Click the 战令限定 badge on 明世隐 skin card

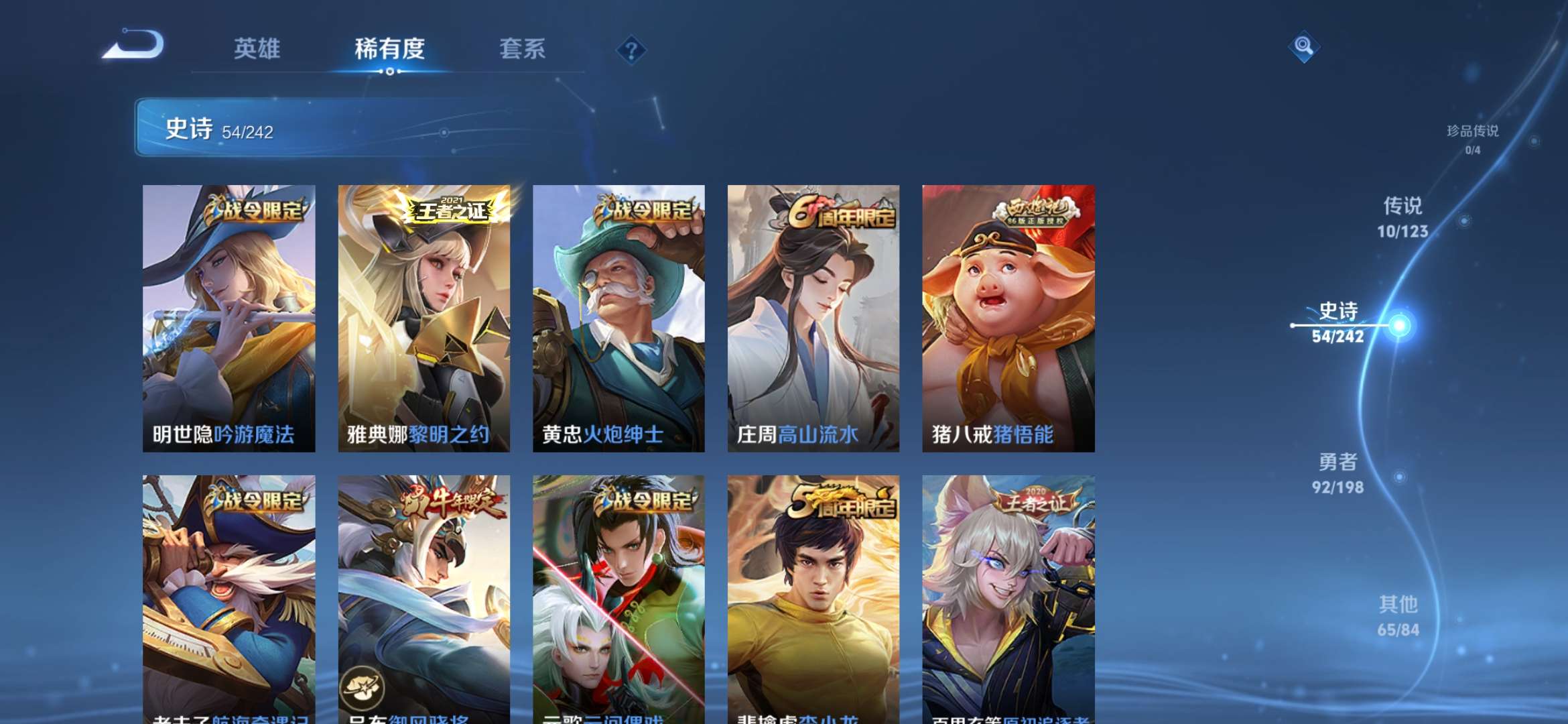pos(255,211)
